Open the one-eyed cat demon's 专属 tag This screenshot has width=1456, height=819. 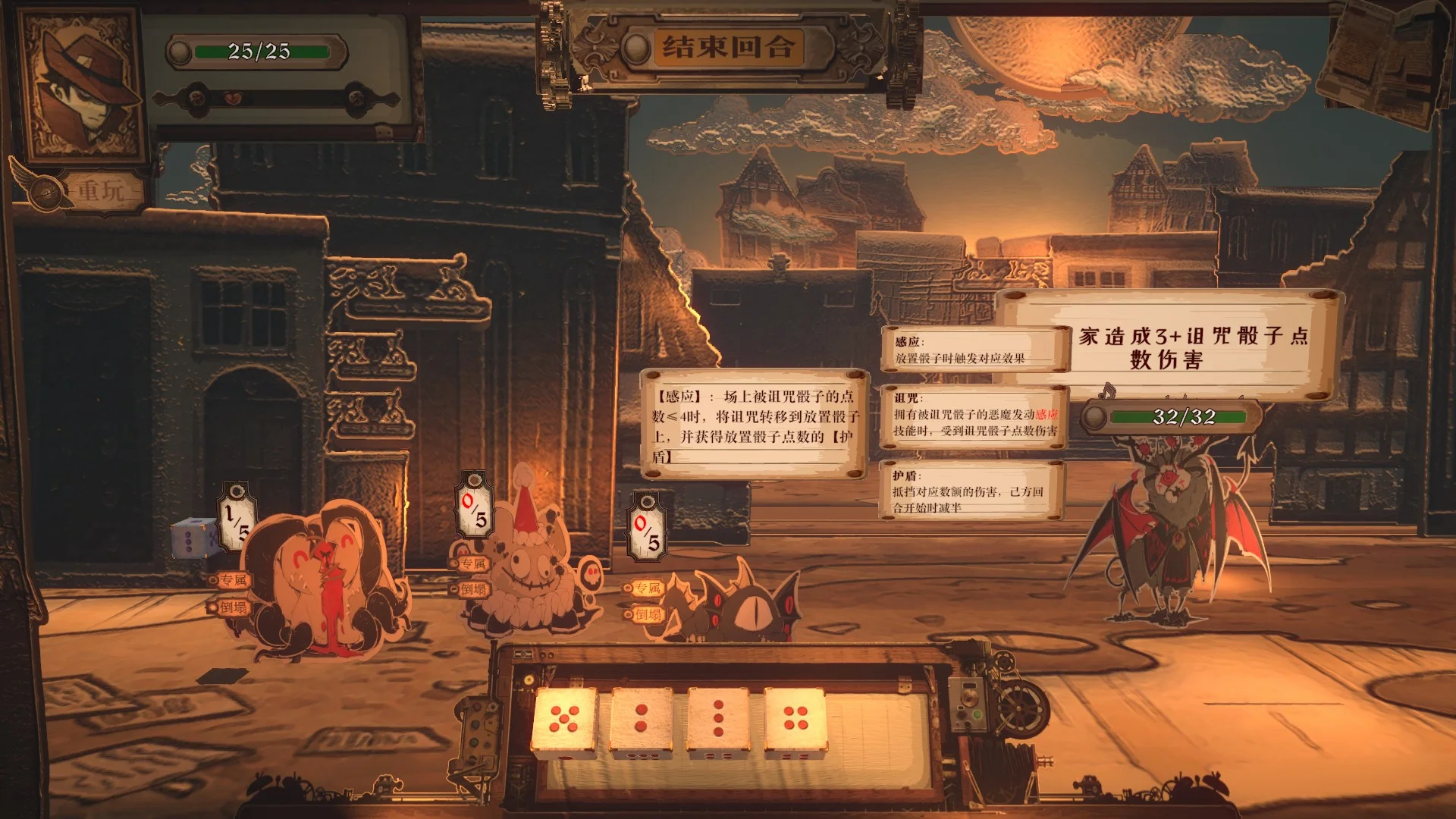coord(645,588)
